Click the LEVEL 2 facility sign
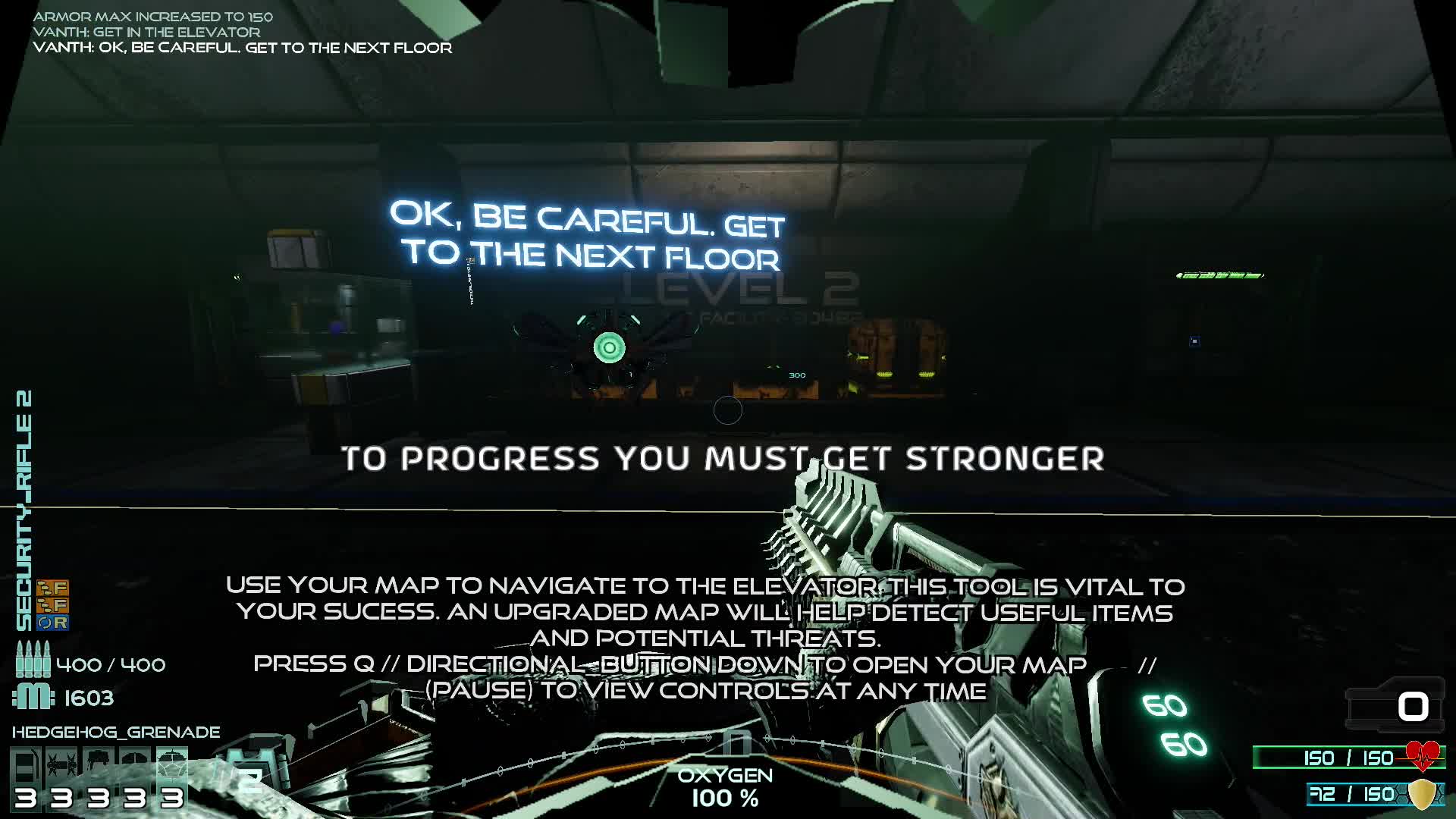1456x819 pixels. (739, 288)
